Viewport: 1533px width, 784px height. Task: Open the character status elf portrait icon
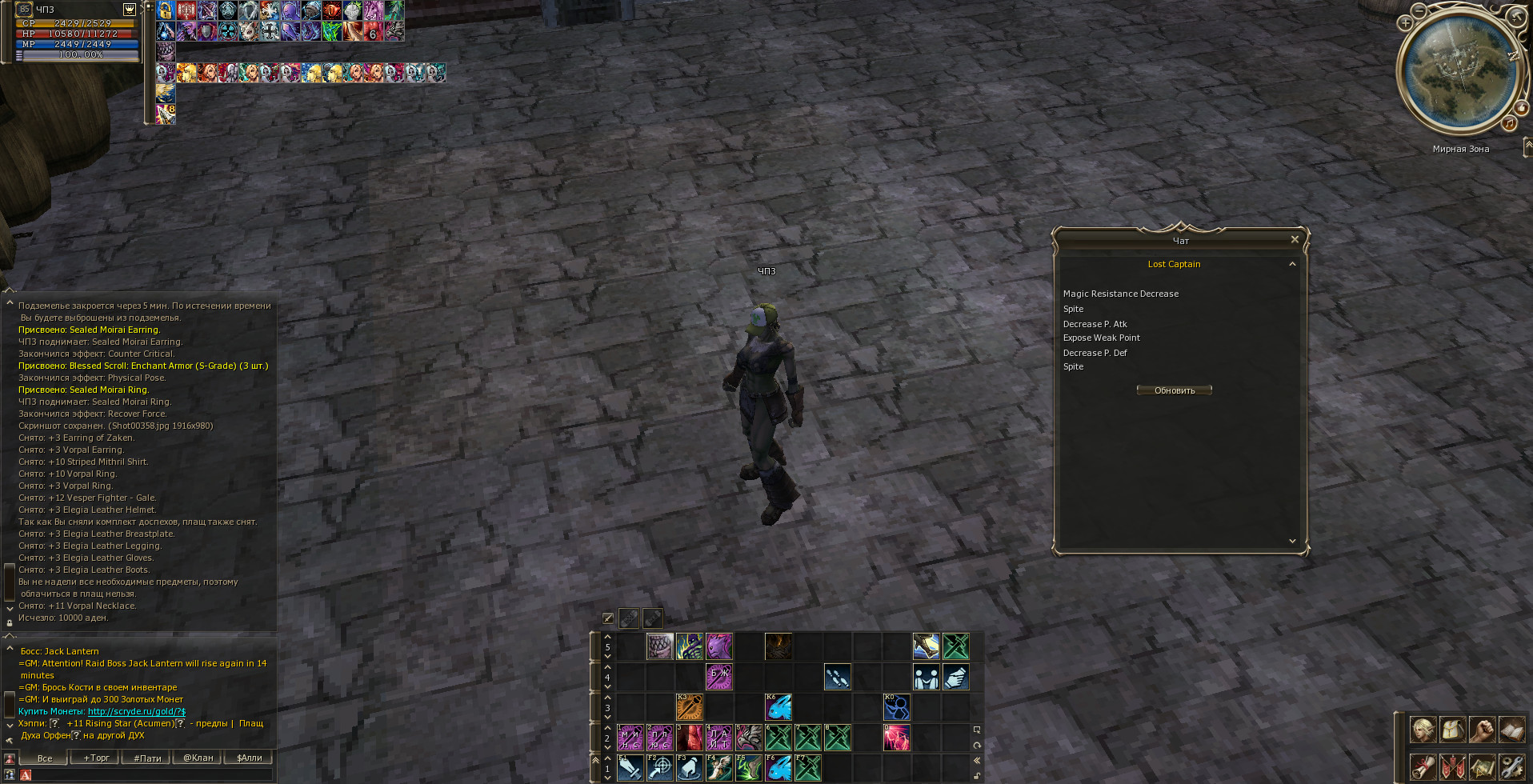coord(1423,730)
